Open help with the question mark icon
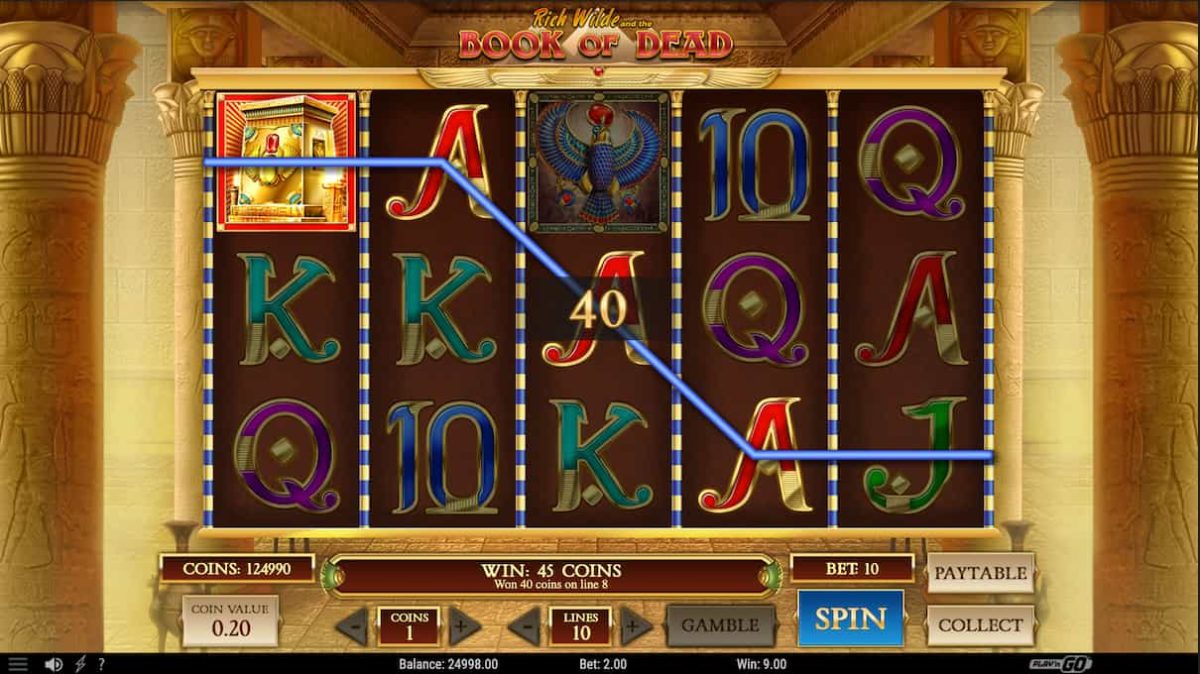 101,664
